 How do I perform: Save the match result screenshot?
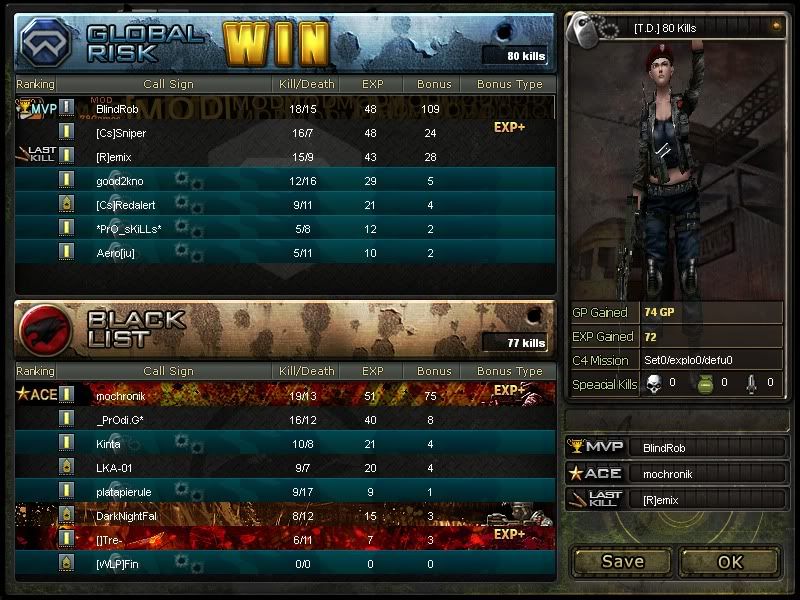tap(622, 561)
